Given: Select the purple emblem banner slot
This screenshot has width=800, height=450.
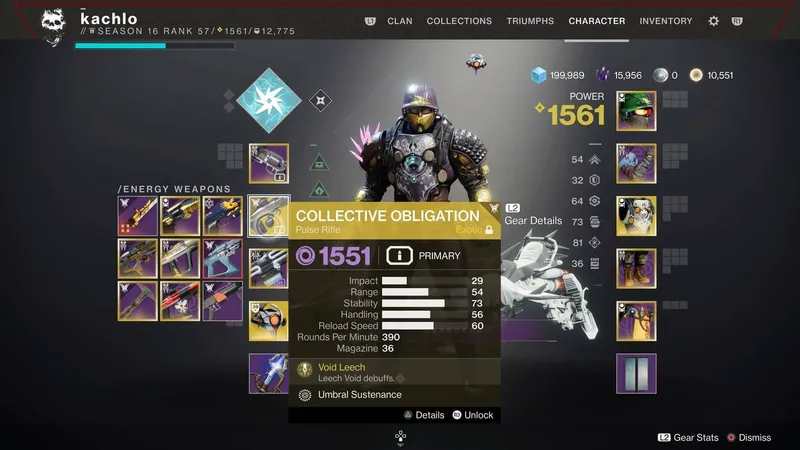Looking at the screenshot, I should (x=636, y=372).
